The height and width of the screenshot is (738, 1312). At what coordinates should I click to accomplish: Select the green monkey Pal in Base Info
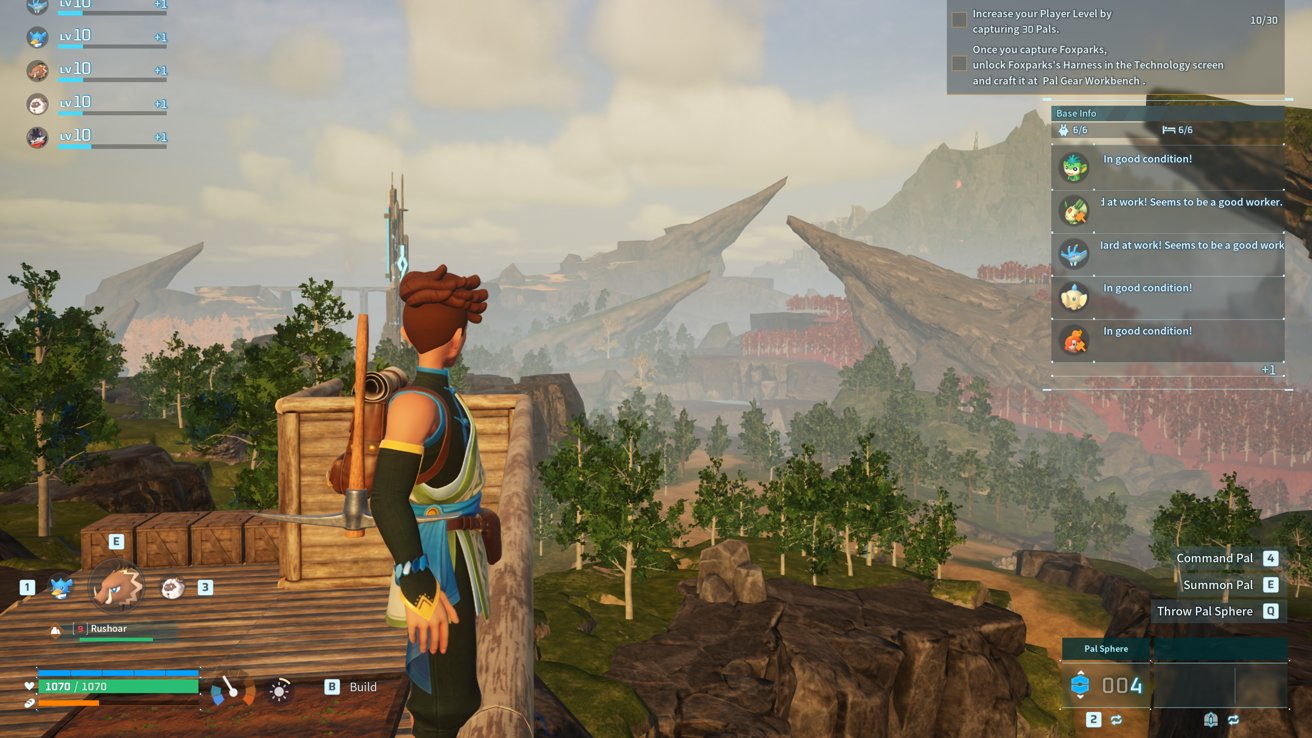tap(1074, 167)
